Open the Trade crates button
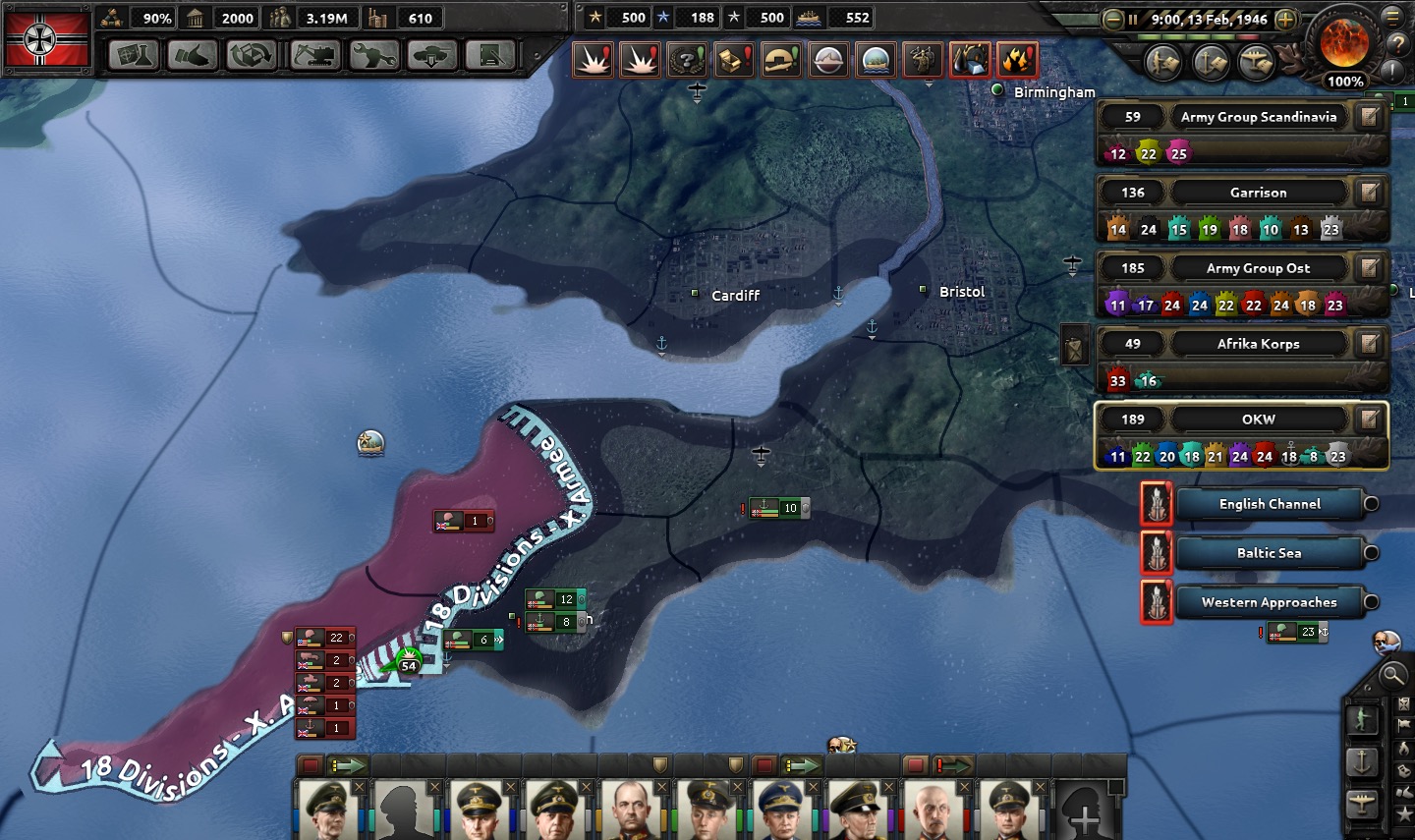1415x840 pixels. pos(252,55)
